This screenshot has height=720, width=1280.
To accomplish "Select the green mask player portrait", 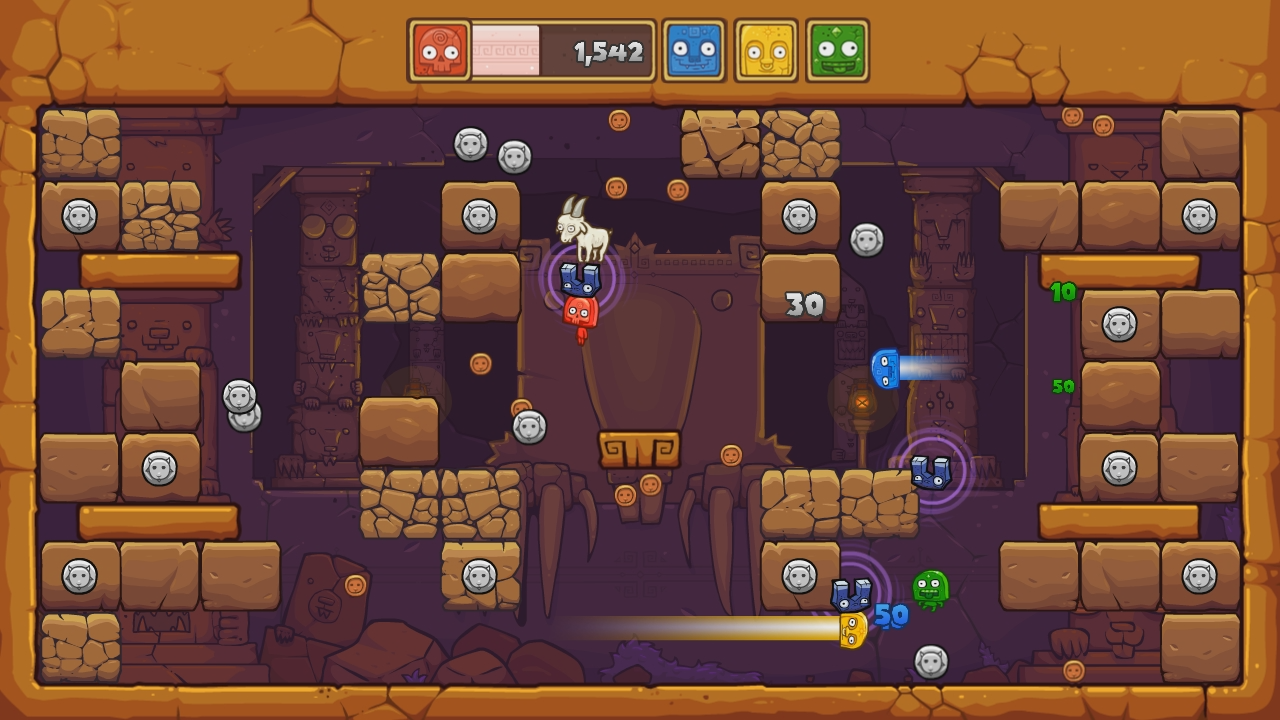I will (837, 50).
